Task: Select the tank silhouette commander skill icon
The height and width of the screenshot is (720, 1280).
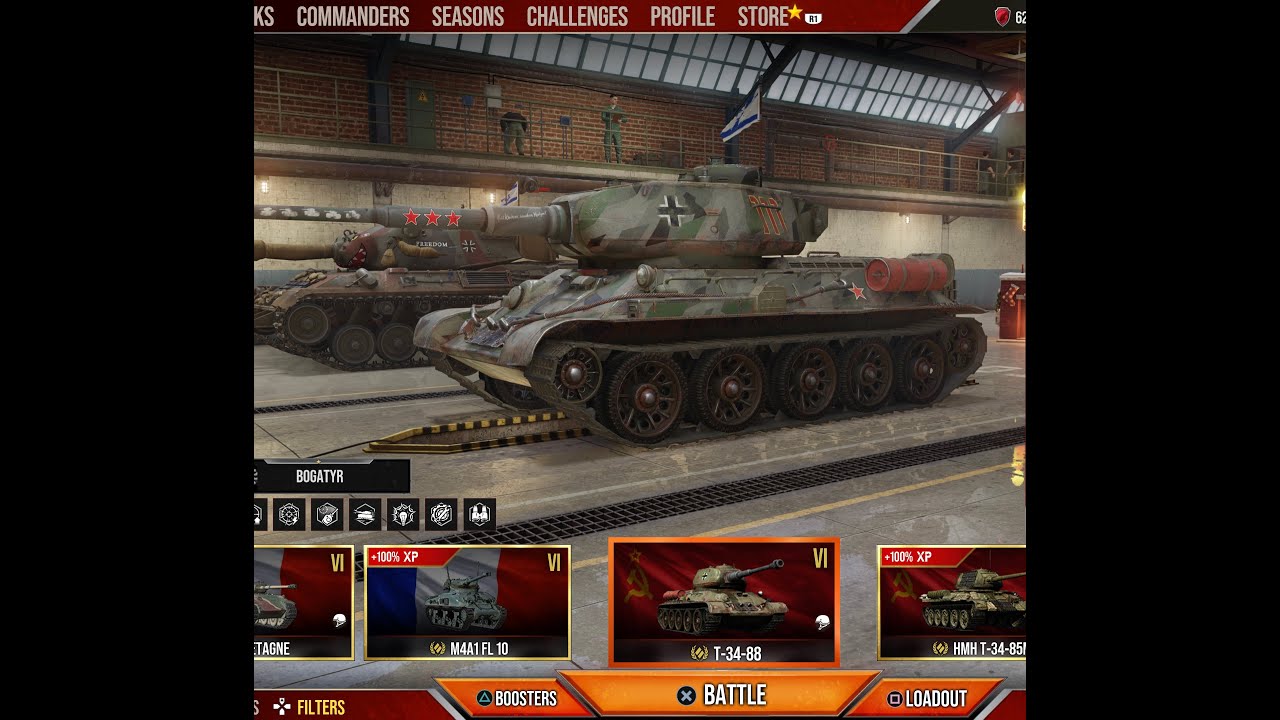Action: click(x=365, y=514)
